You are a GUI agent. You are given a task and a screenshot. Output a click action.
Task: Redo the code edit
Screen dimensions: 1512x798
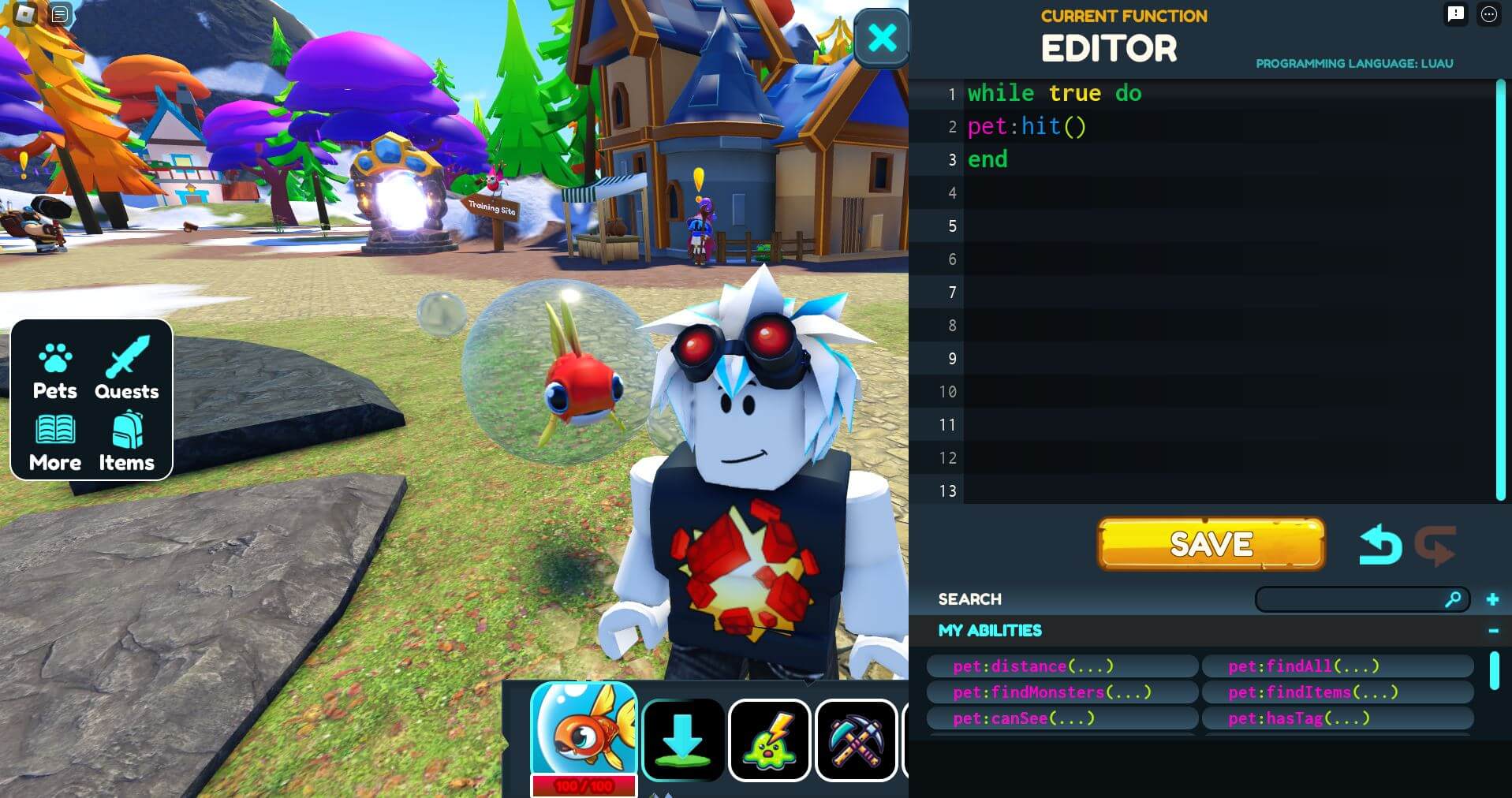coord(1435,546)
